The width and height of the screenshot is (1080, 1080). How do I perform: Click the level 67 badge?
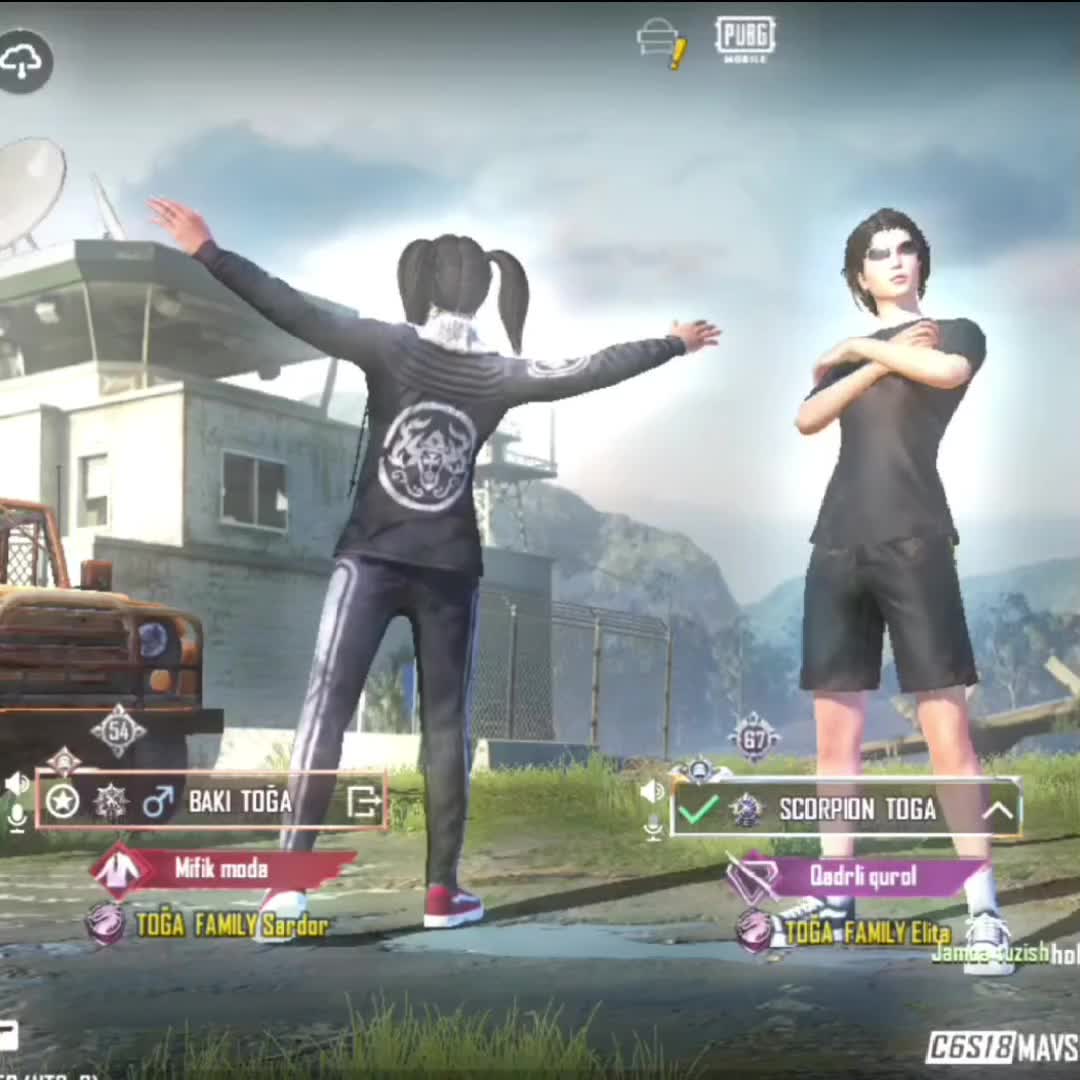754,740
